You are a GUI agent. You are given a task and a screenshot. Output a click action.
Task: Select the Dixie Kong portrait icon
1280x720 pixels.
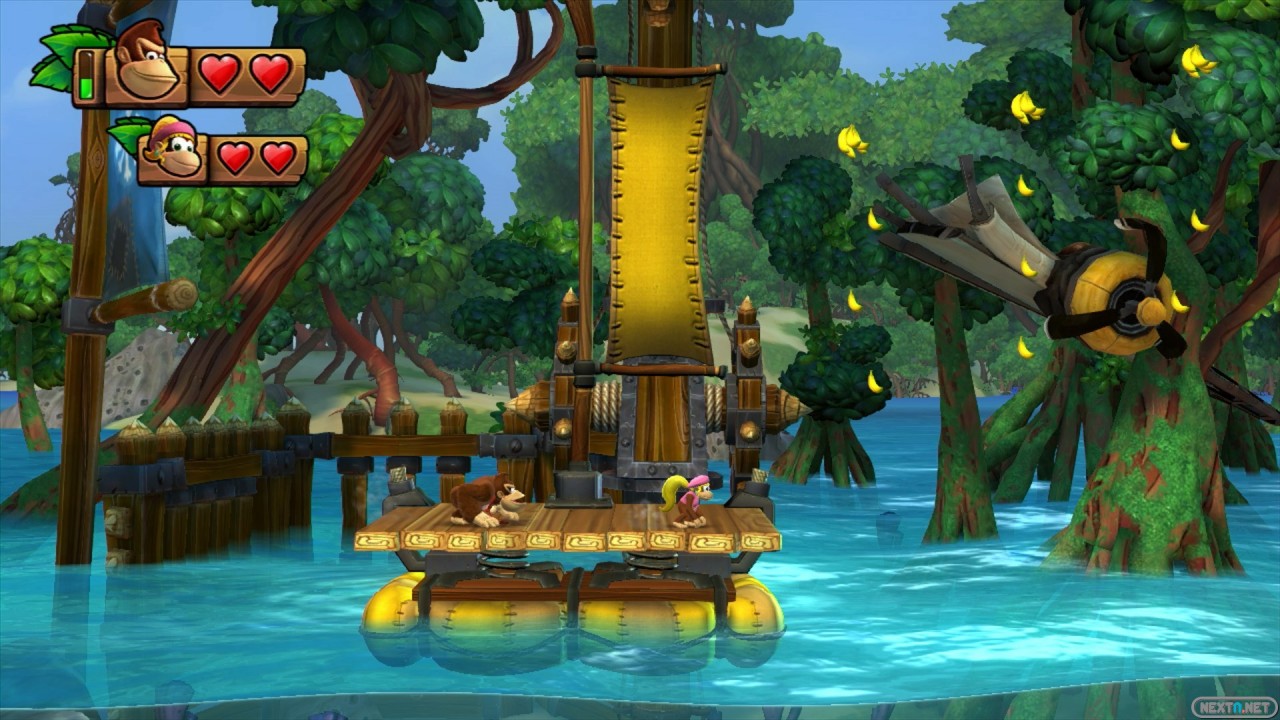point(171,151)
